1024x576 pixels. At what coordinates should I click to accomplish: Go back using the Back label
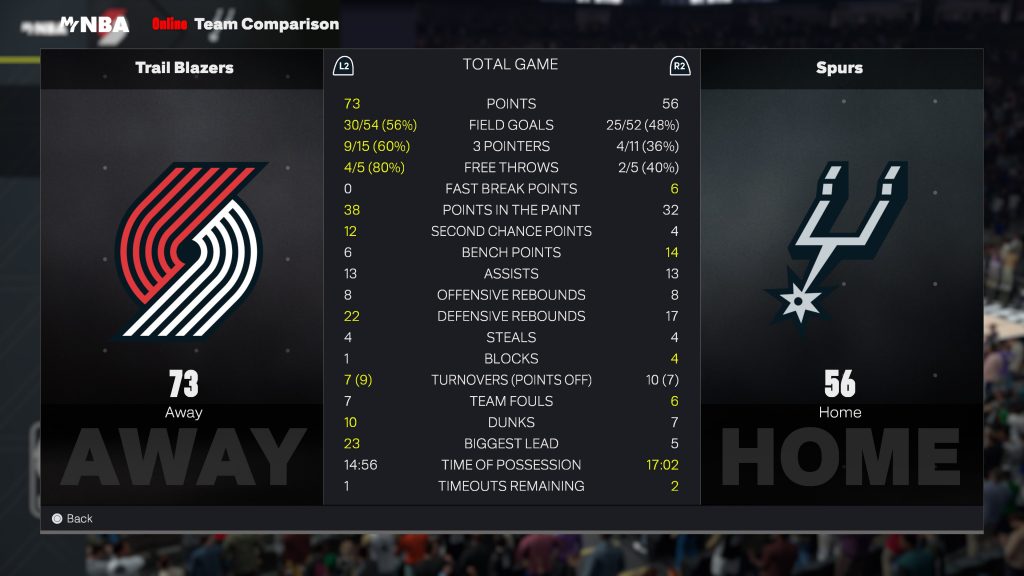(x=79, y=518)
